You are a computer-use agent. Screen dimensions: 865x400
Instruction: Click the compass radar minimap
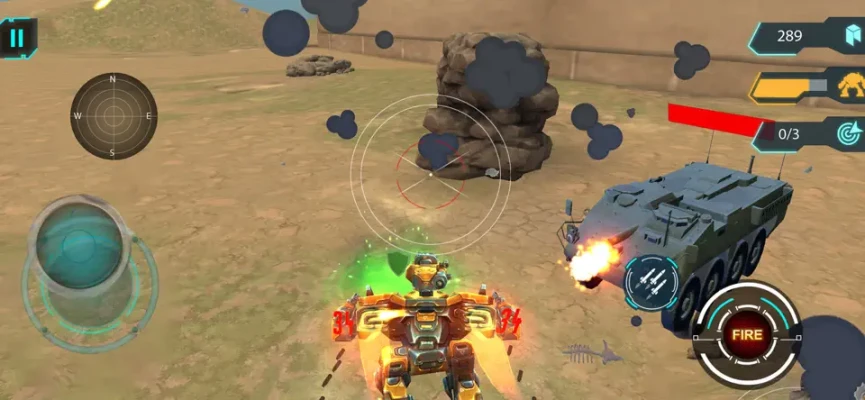pos(113,116)
